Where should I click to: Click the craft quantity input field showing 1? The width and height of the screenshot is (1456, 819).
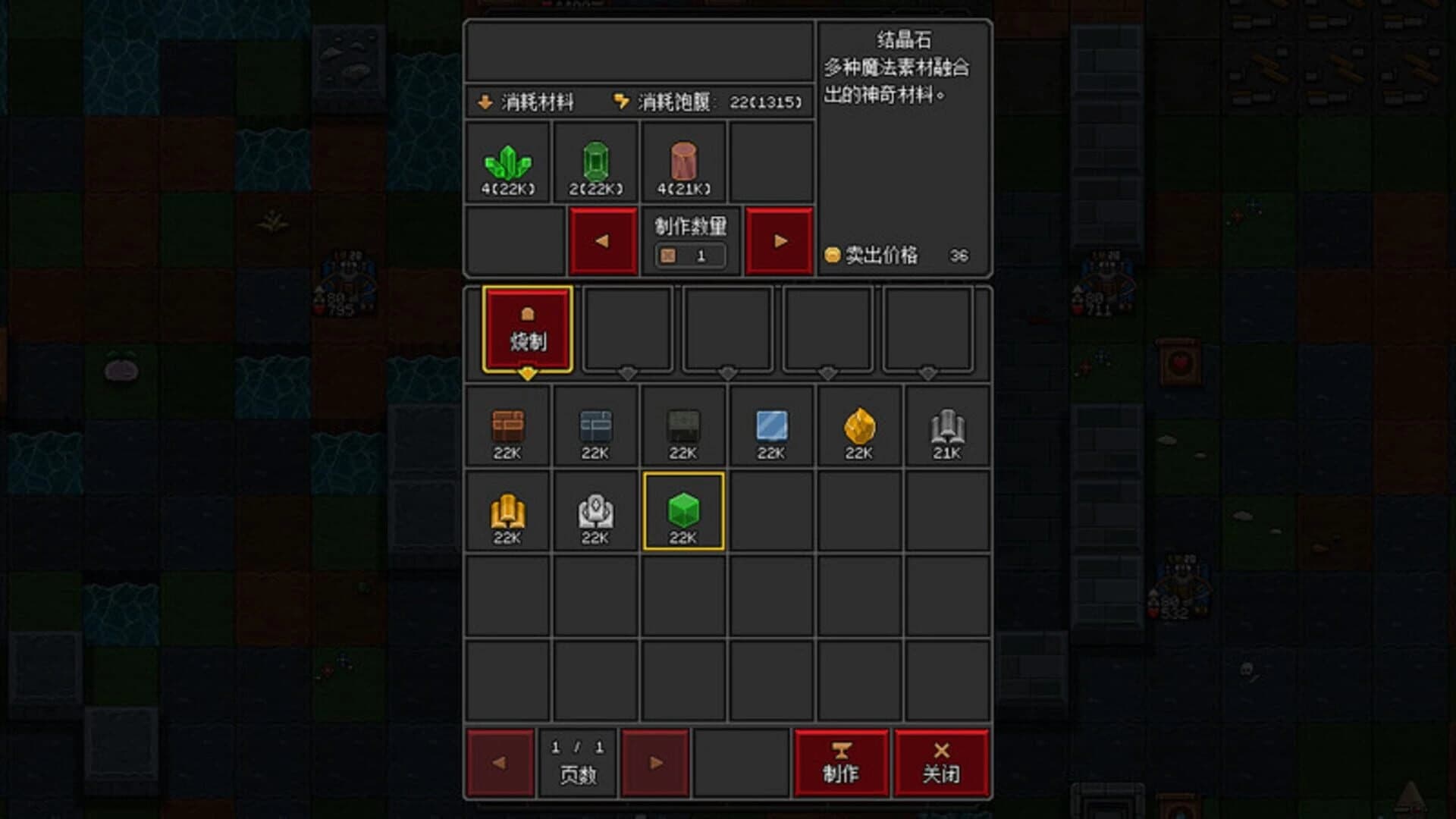click(x=691, y=256)
